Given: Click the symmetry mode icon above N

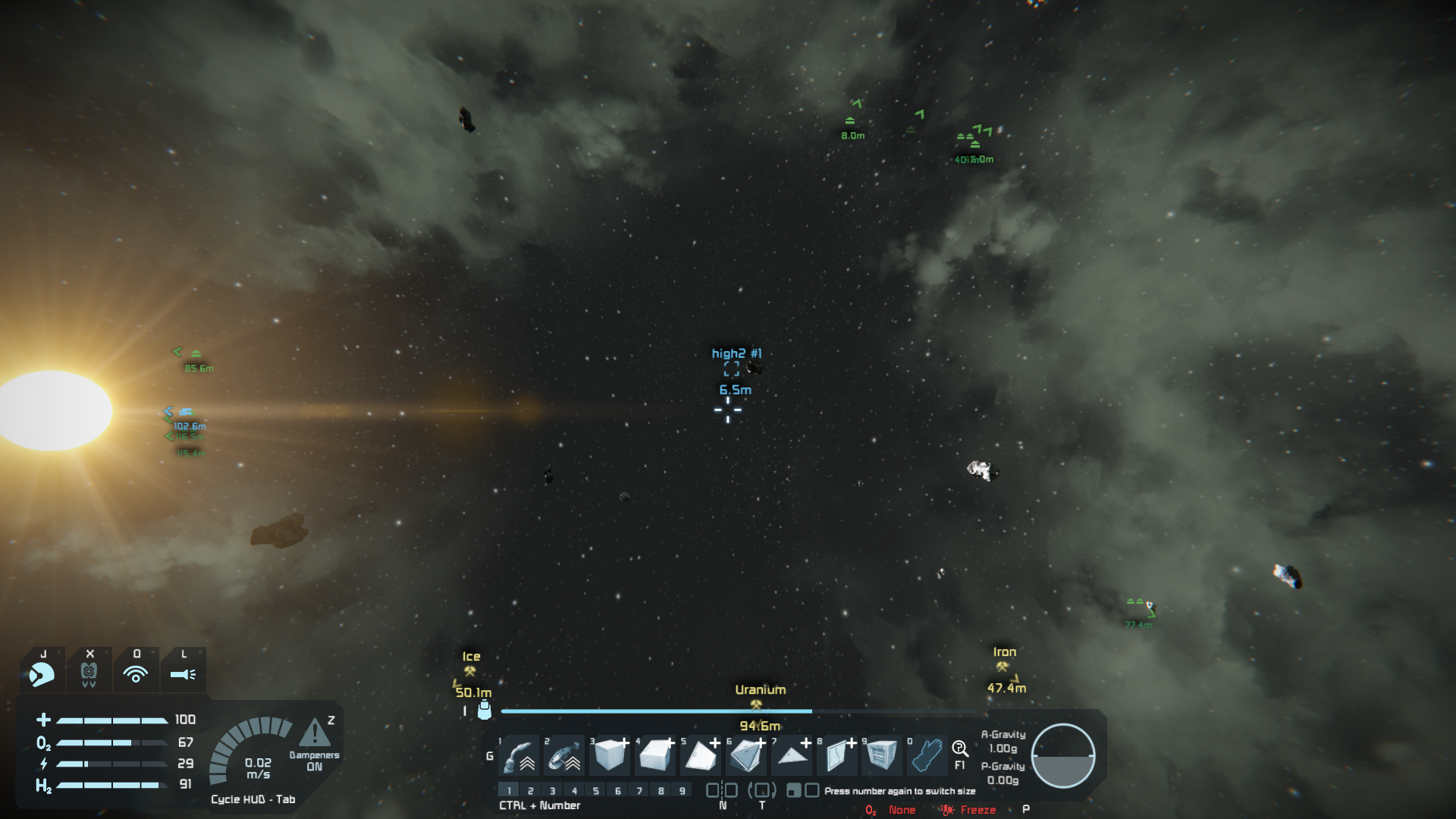Looking at the screenshot, I should pos(722,790).
